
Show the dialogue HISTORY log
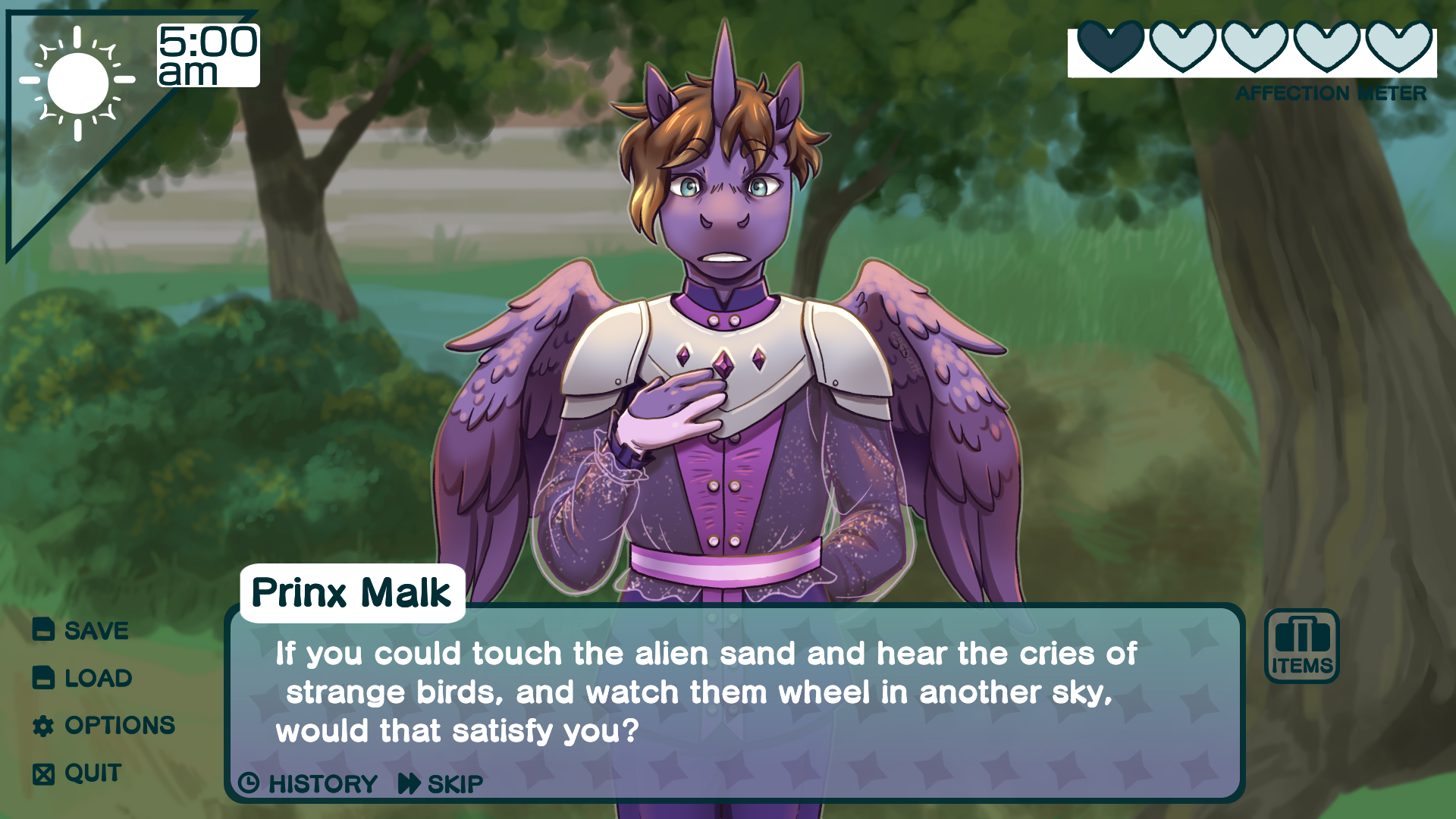(308, 783)
